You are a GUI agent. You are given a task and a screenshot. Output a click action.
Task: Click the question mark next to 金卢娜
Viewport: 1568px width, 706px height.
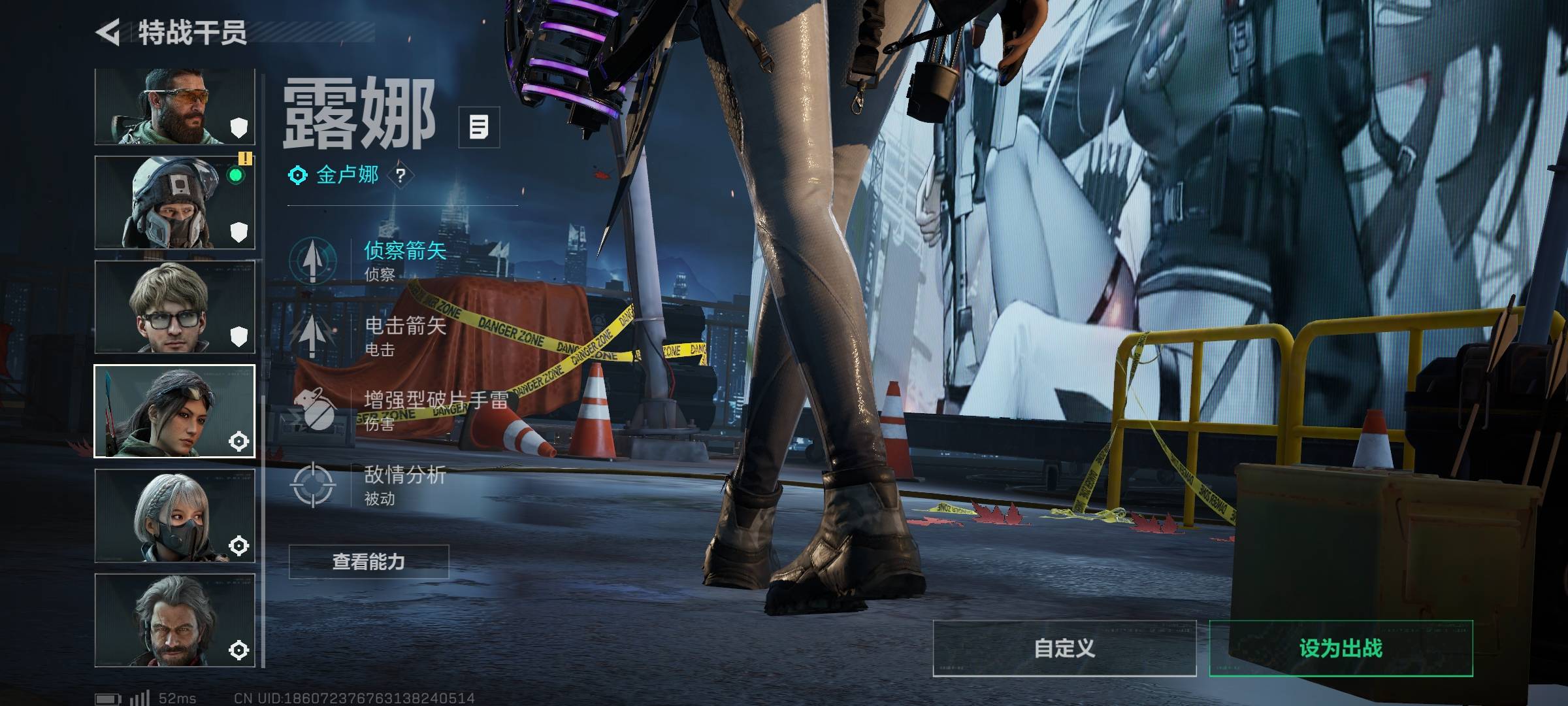tap(400, 175)
